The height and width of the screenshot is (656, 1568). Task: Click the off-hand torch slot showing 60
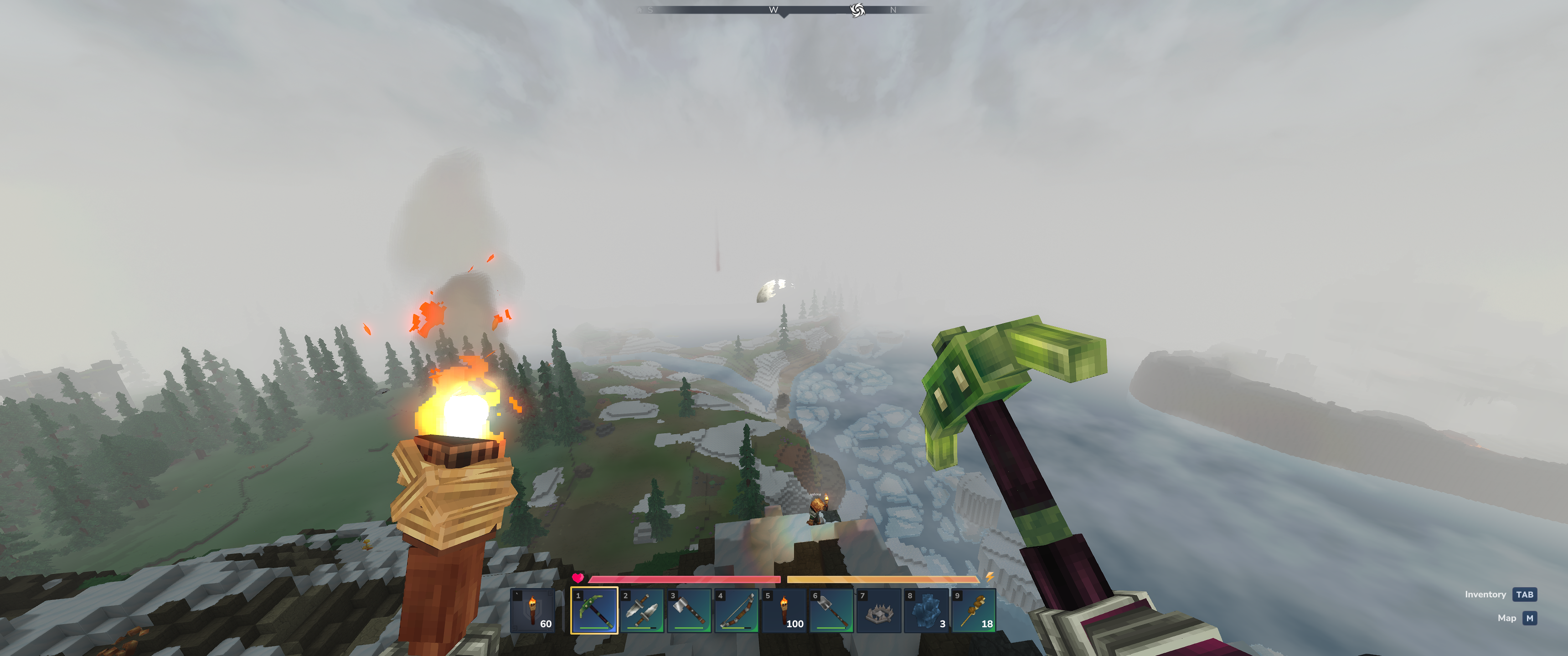click(x=532, y=610)
